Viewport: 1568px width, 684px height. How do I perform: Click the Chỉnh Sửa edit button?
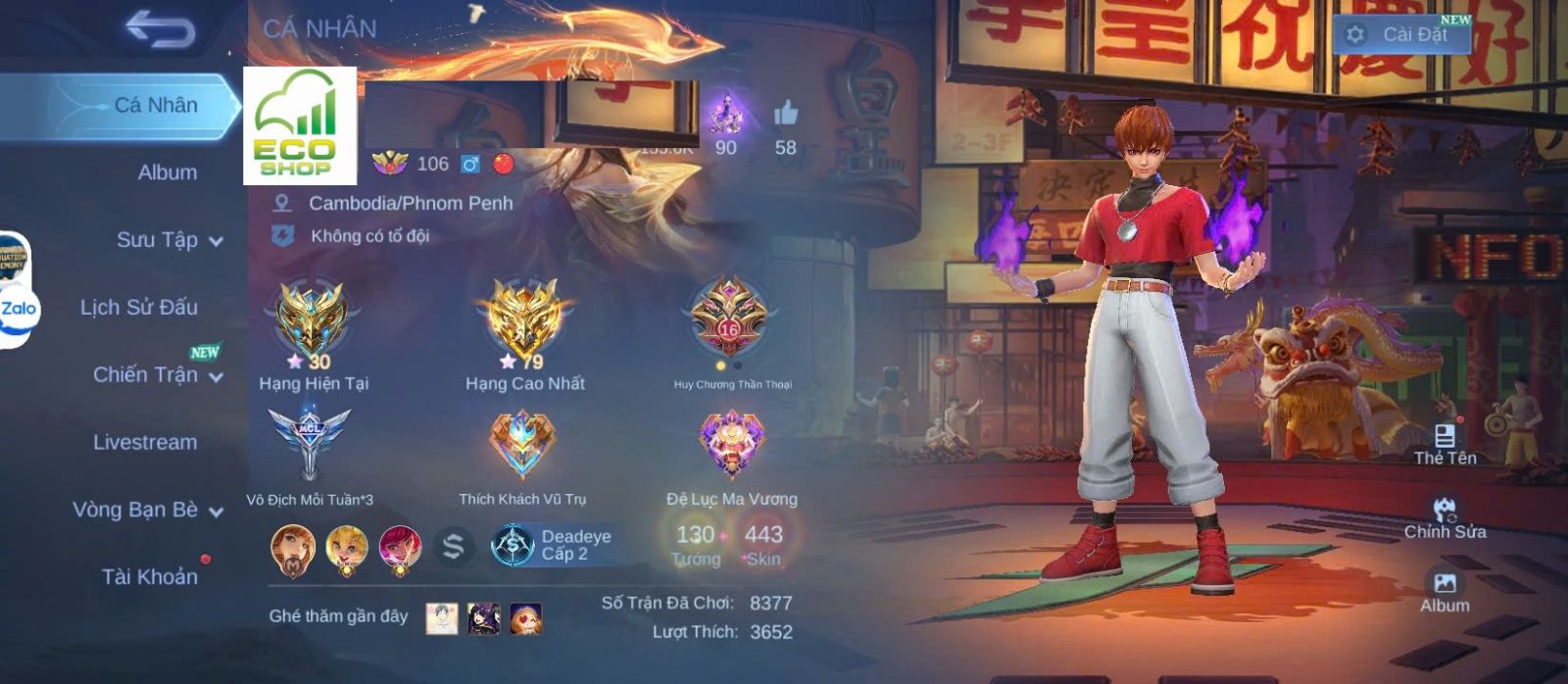pos(1445,517)
